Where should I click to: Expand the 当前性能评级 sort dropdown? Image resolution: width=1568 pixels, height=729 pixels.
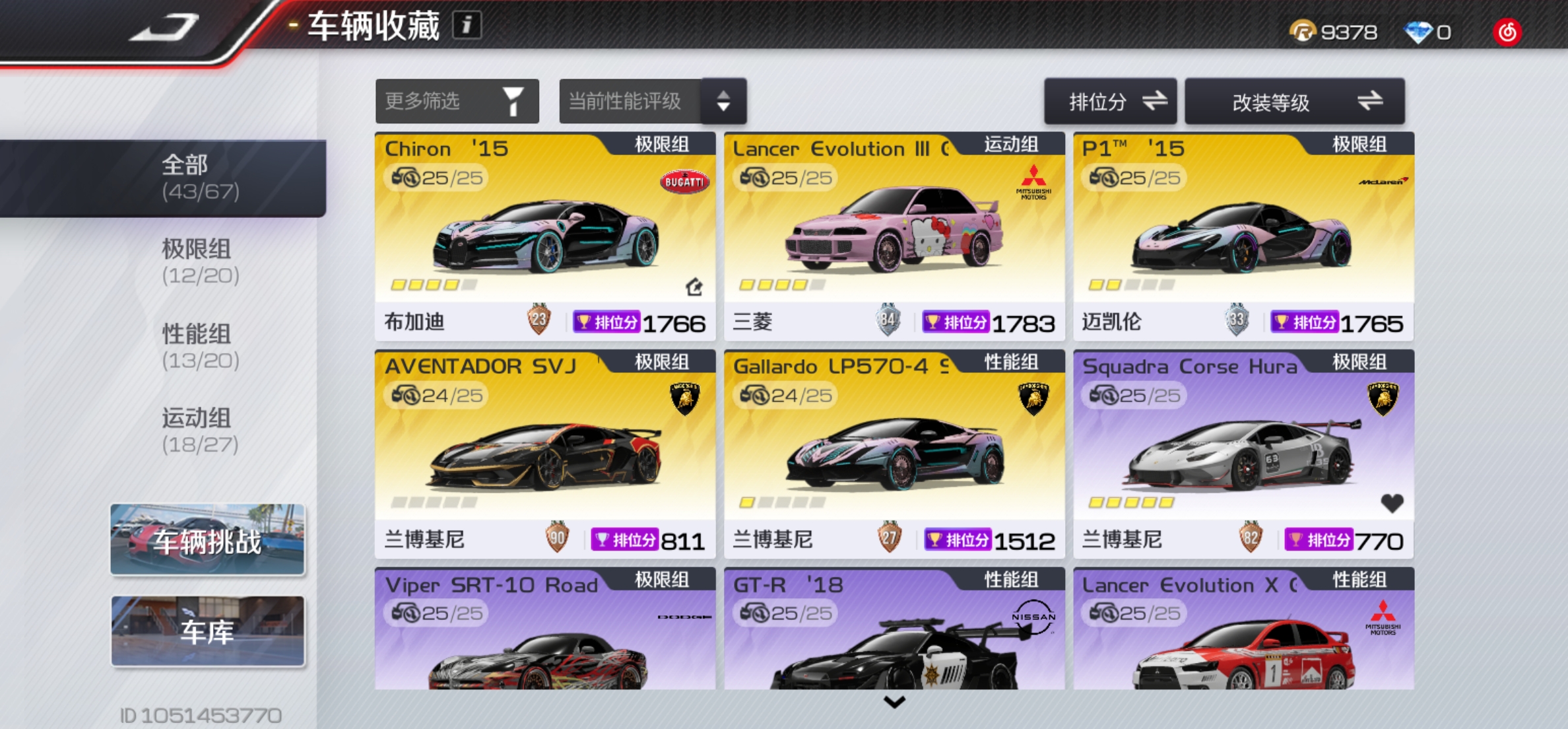(x=652, y=102)
